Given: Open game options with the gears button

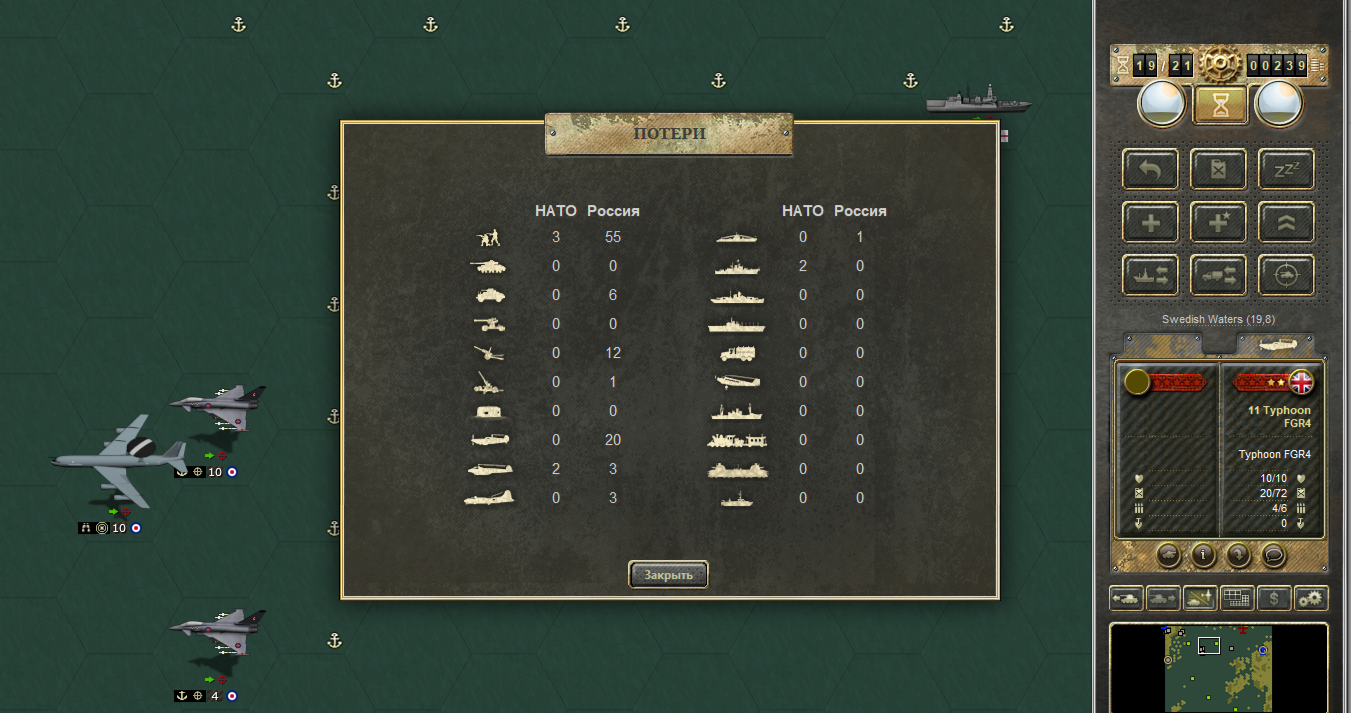Looking at the screenshot, I should (1311, 598).
